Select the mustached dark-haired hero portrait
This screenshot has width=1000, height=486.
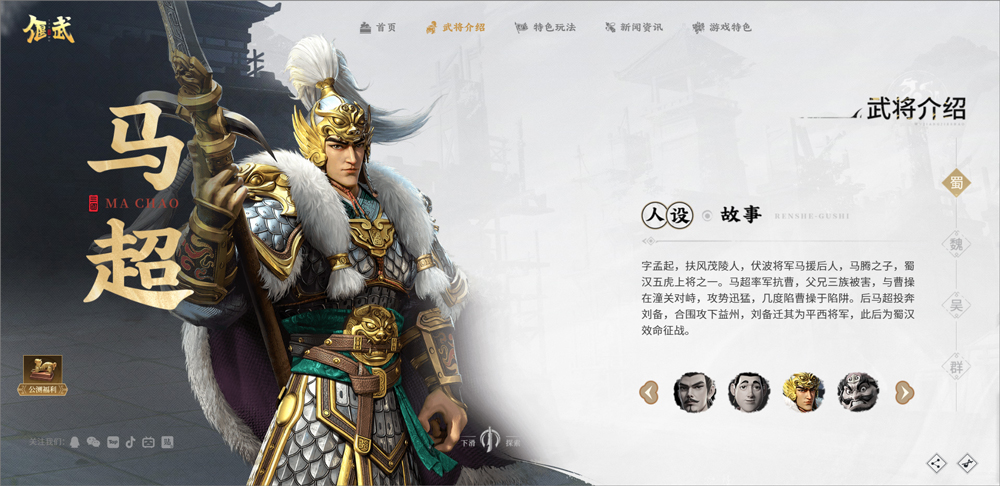[x=694, y=392]
